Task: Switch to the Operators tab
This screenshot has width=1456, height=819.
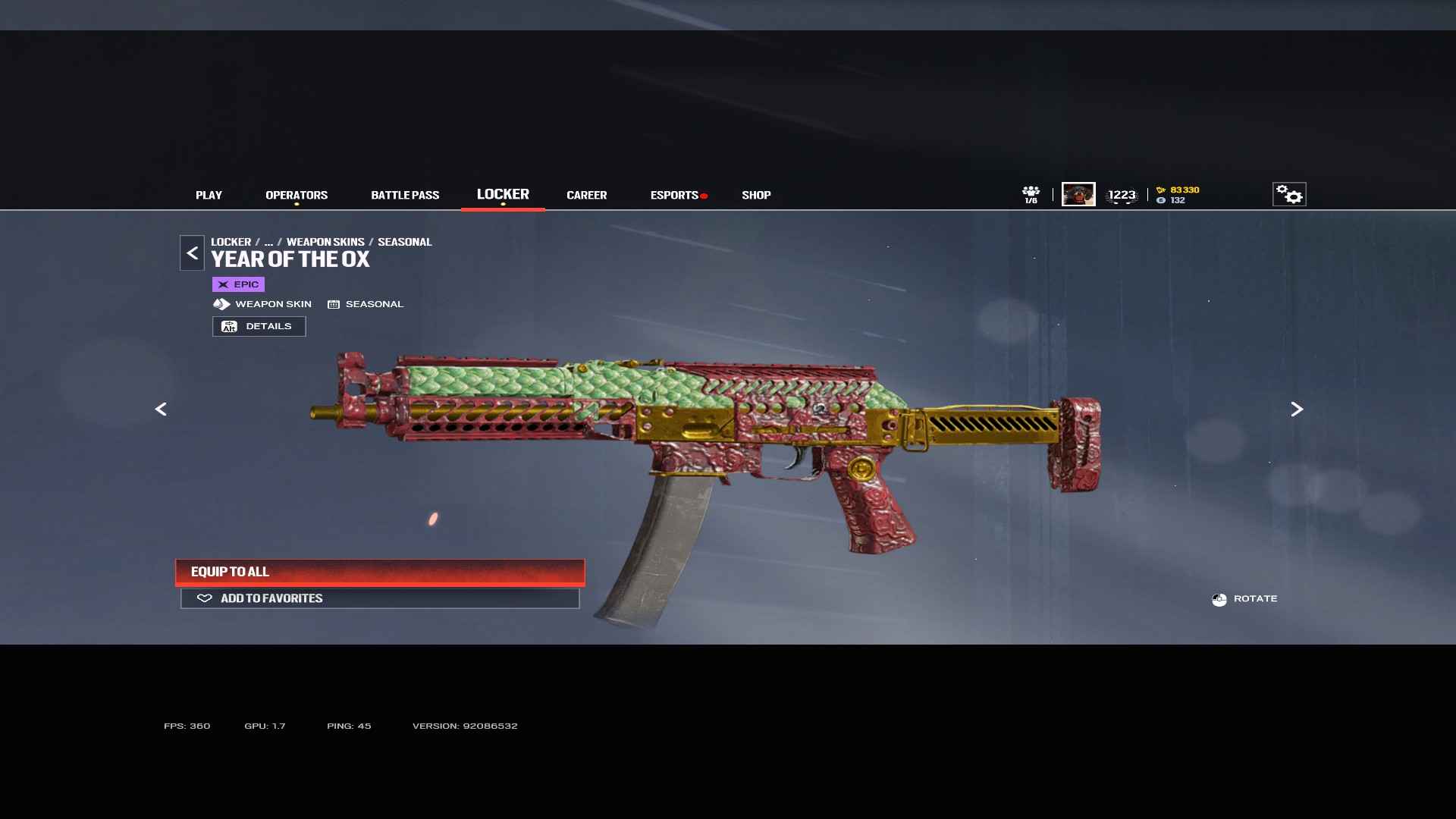Action: coord(297,195)
